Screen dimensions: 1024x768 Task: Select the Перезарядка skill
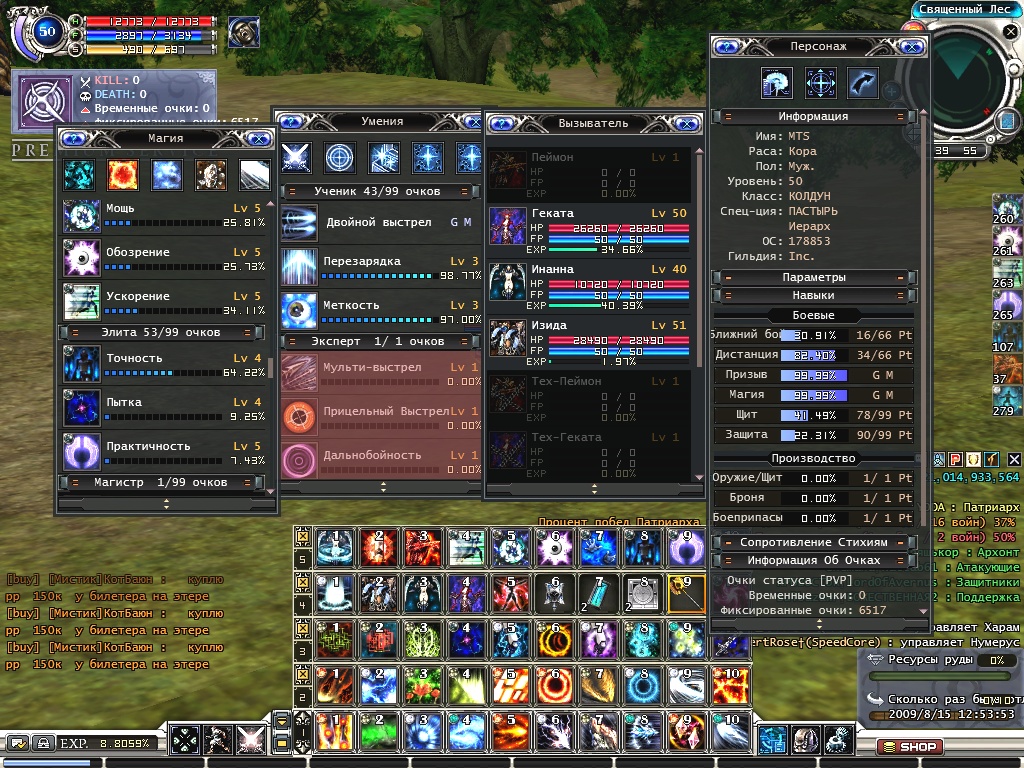click(x=300, y=267)
